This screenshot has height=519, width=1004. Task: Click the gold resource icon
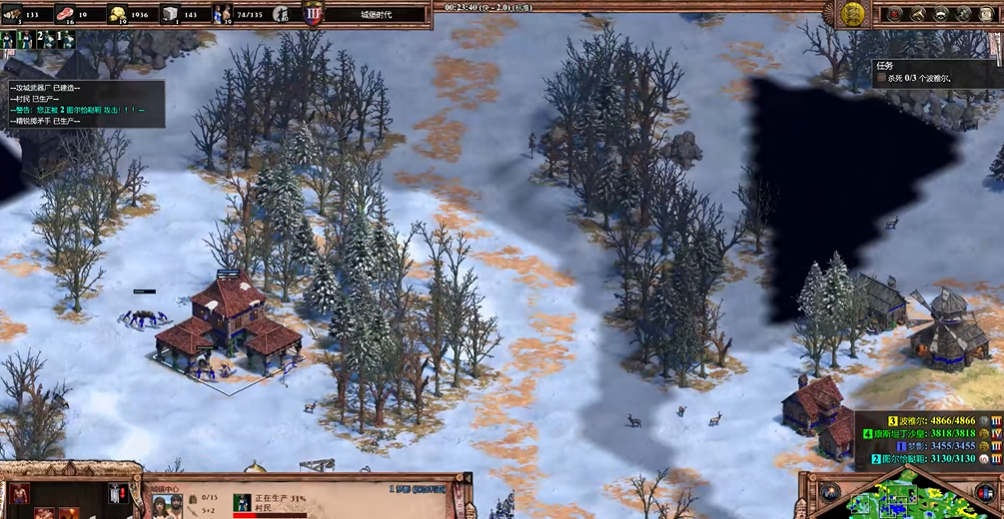click(x=118, y=14)
